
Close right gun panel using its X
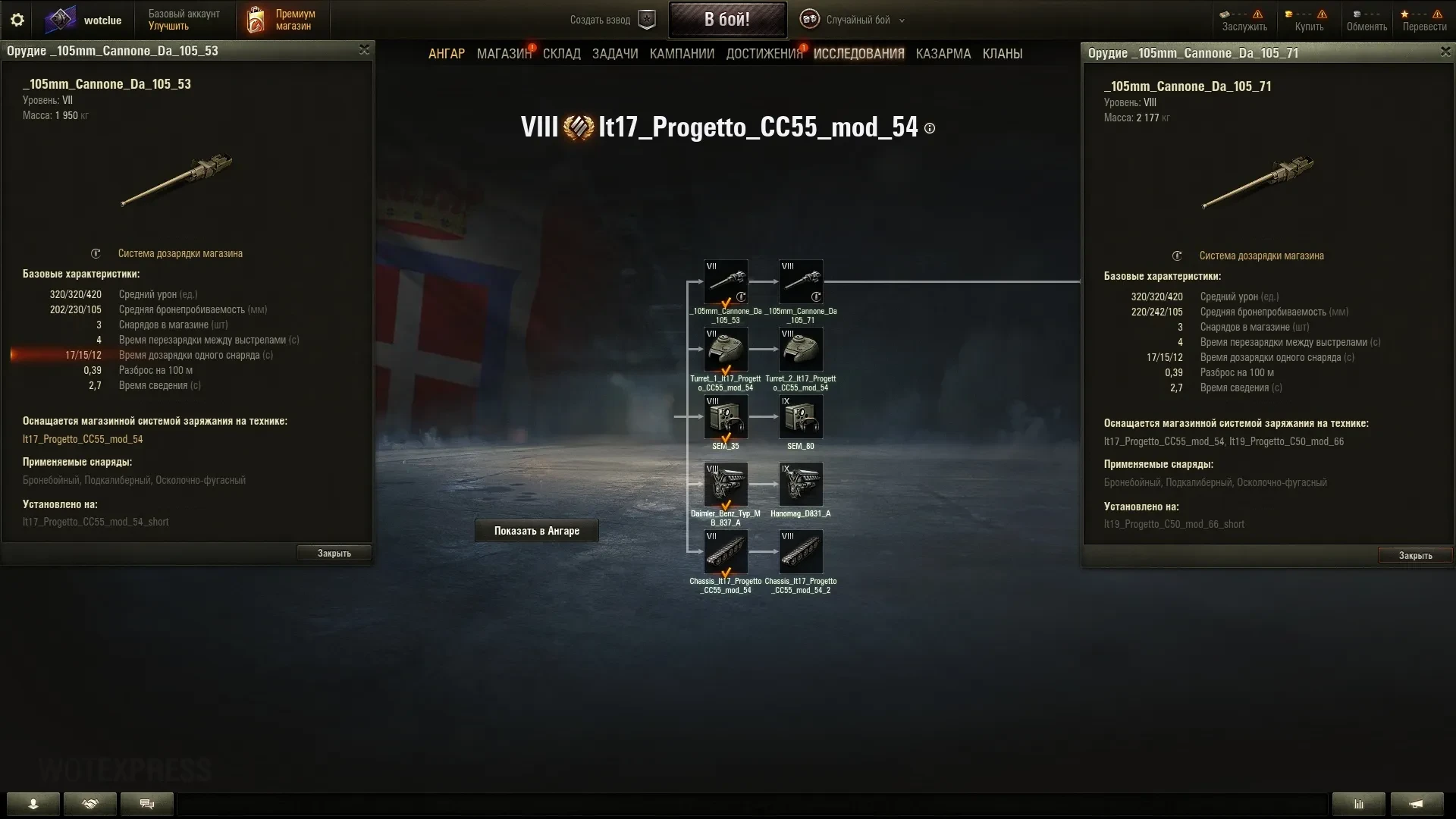click(x=1445, y=52)
